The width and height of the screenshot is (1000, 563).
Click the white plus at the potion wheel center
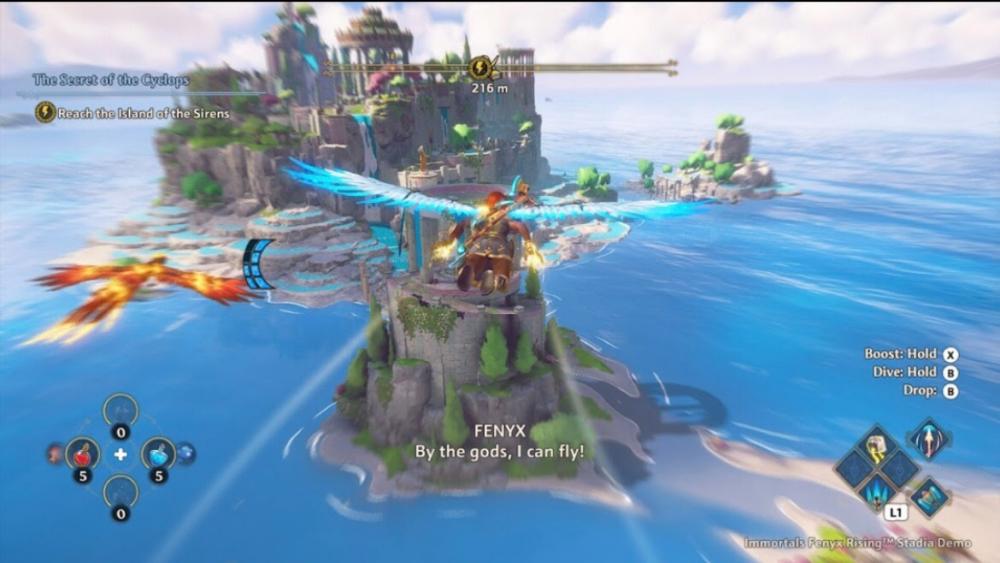tap(121, 455)
